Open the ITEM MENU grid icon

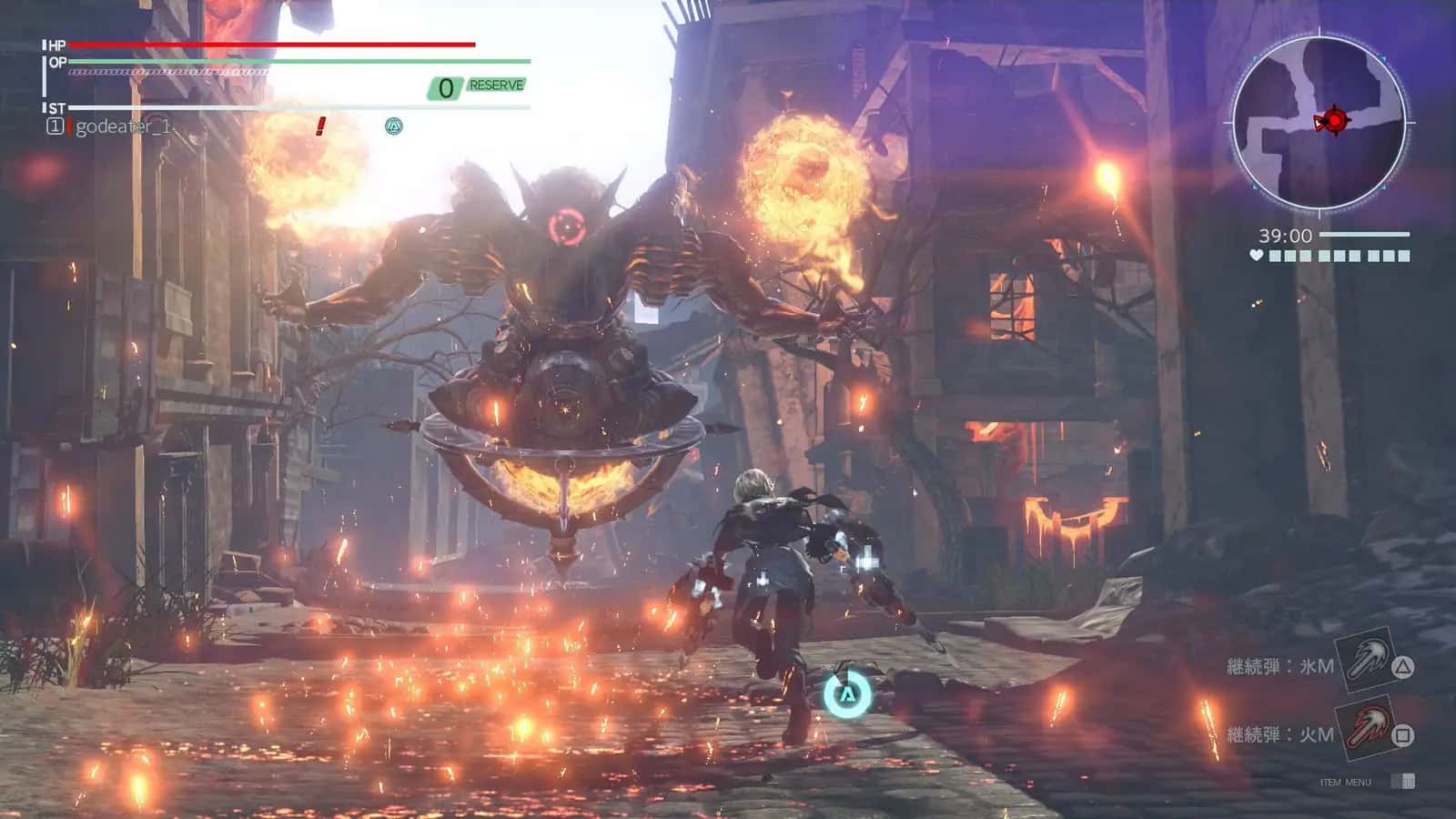pyautogui.click(x=1403, y=781)
